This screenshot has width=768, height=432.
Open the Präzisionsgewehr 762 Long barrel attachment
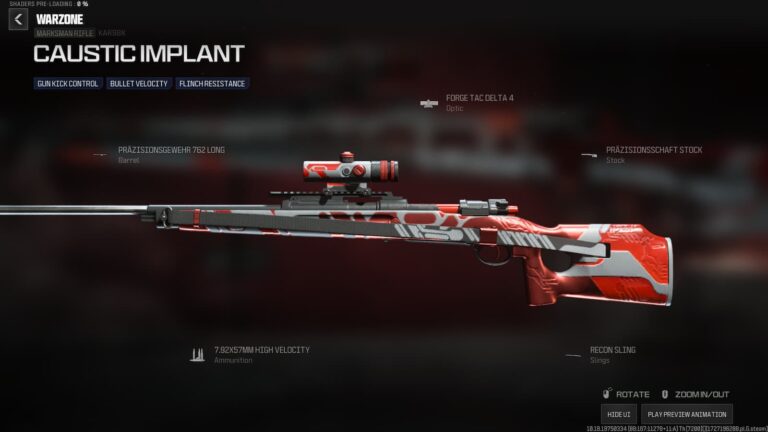[x=171, y=150]
